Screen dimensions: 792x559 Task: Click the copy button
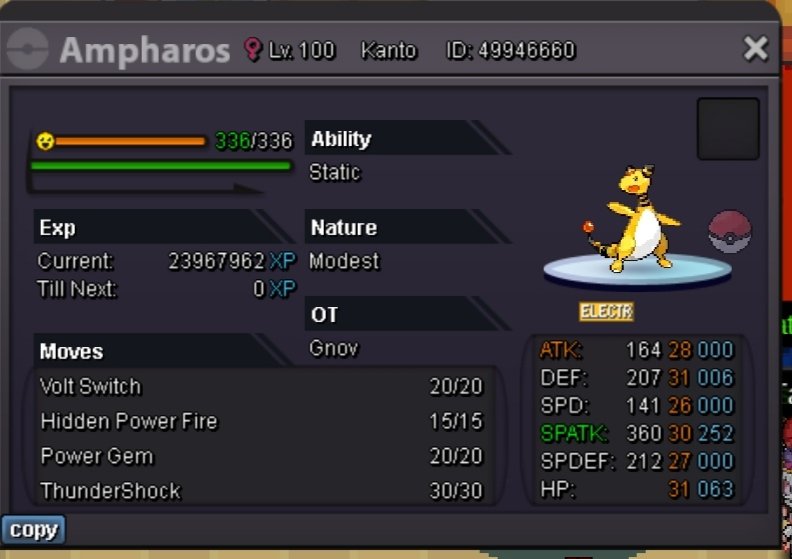[33, 529]
